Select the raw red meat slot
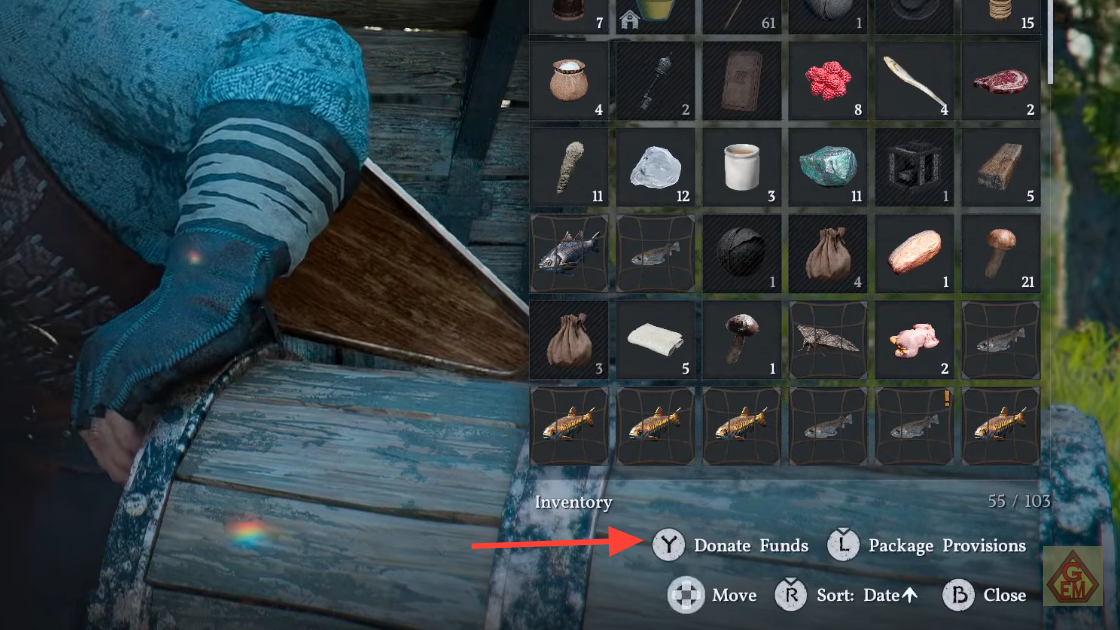 tap(1001, 80)
